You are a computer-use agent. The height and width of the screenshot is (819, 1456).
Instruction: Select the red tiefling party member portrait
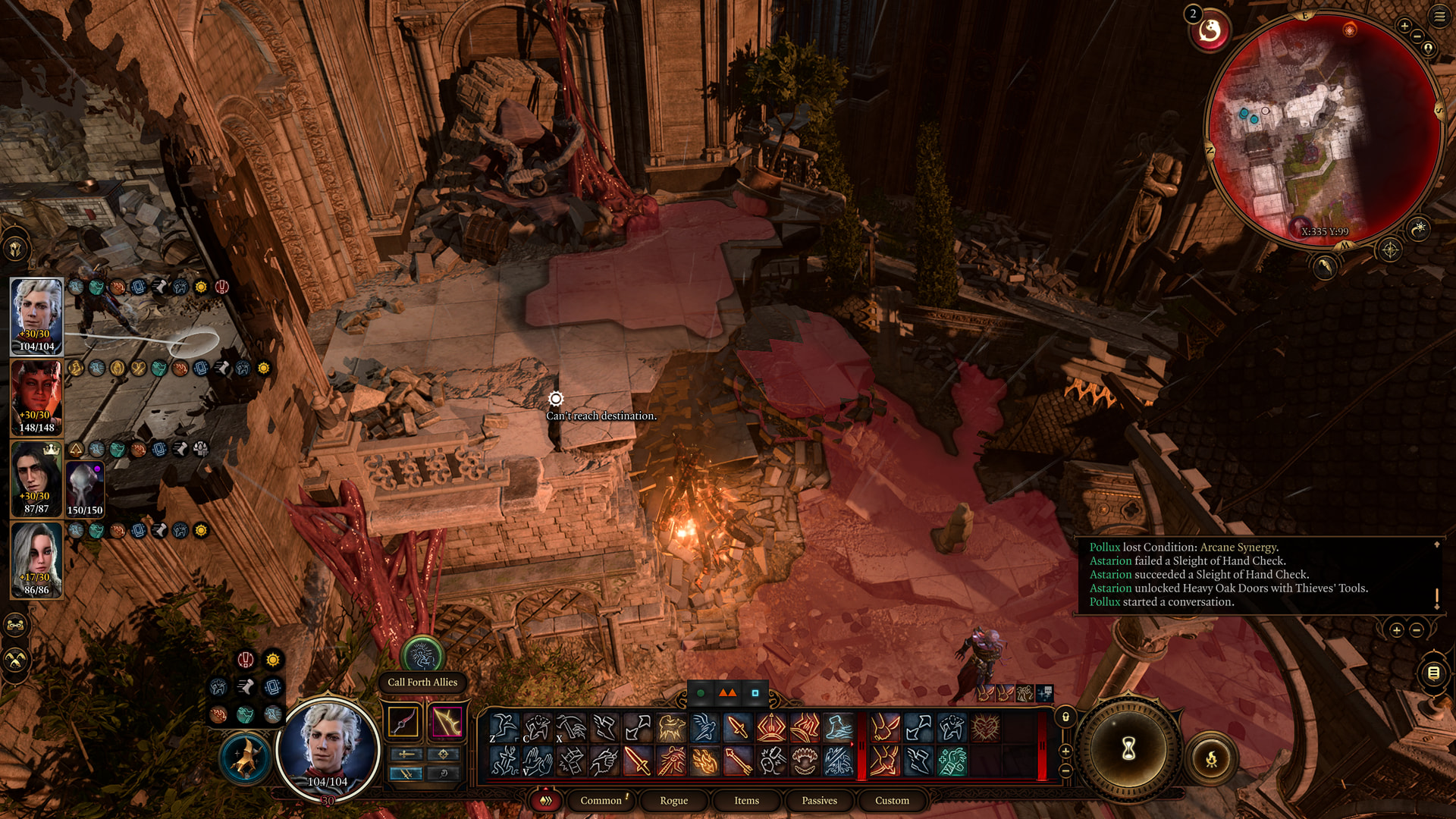[x=36, y=397]
